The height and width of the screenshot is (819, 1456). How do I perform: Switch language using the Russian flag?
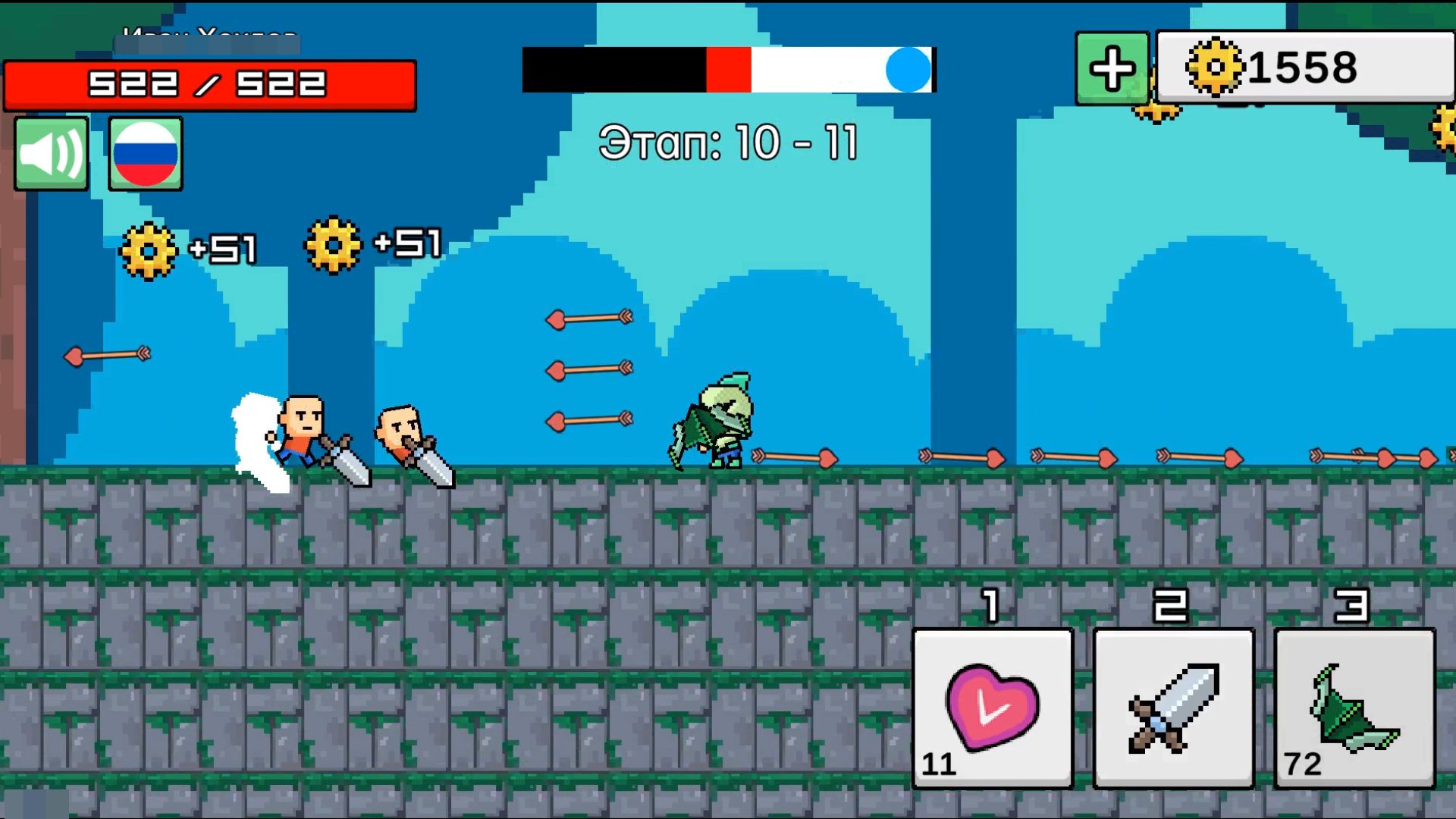(145, 153)
